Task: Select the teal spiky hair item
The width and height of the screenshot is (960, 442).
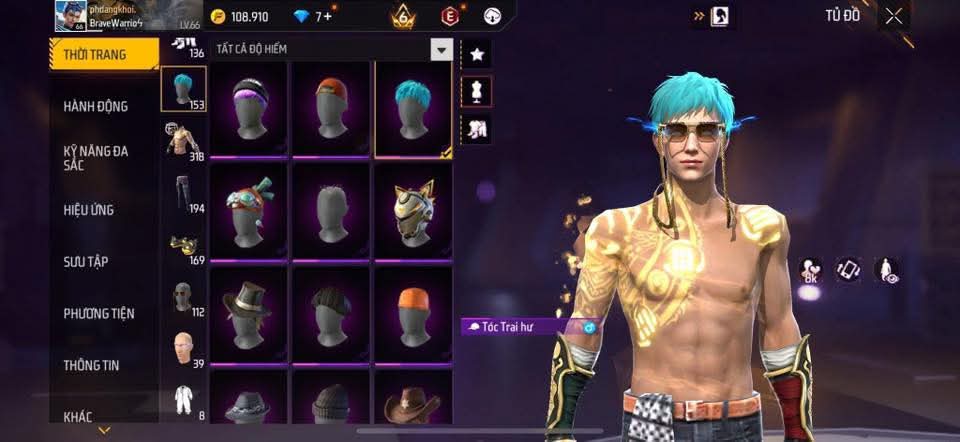Action: tap(413, 109)
